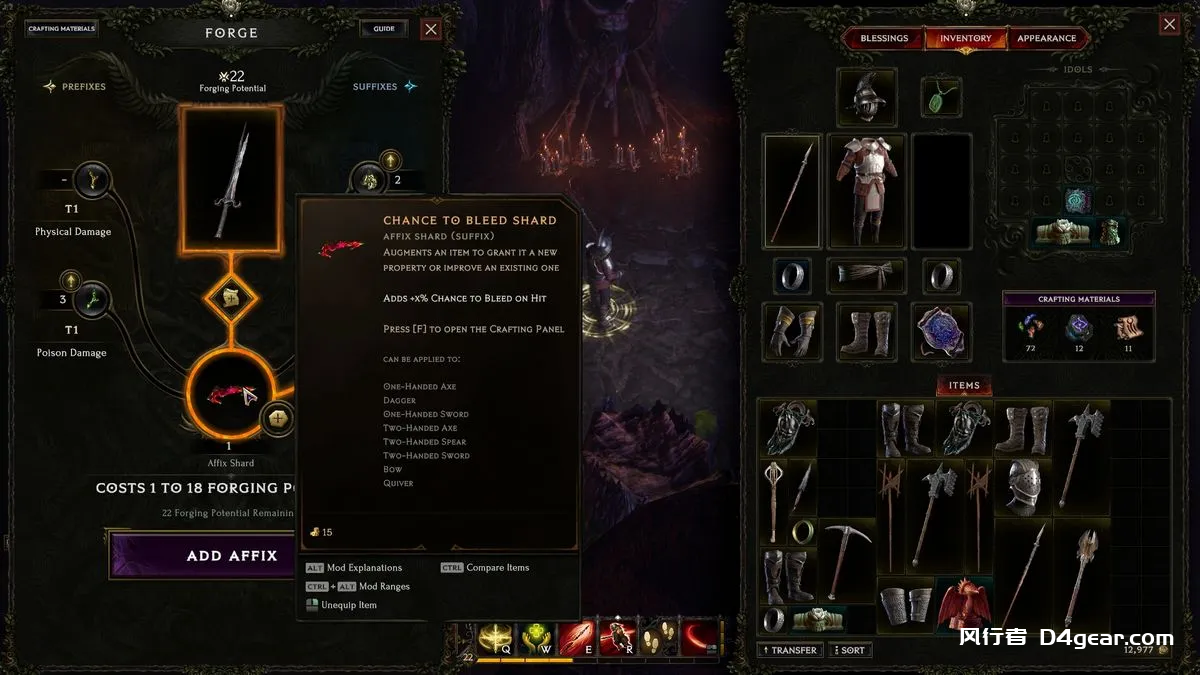Click the Transfer button
This screenshot has height=675, width=1200.
tap(789, 650)
